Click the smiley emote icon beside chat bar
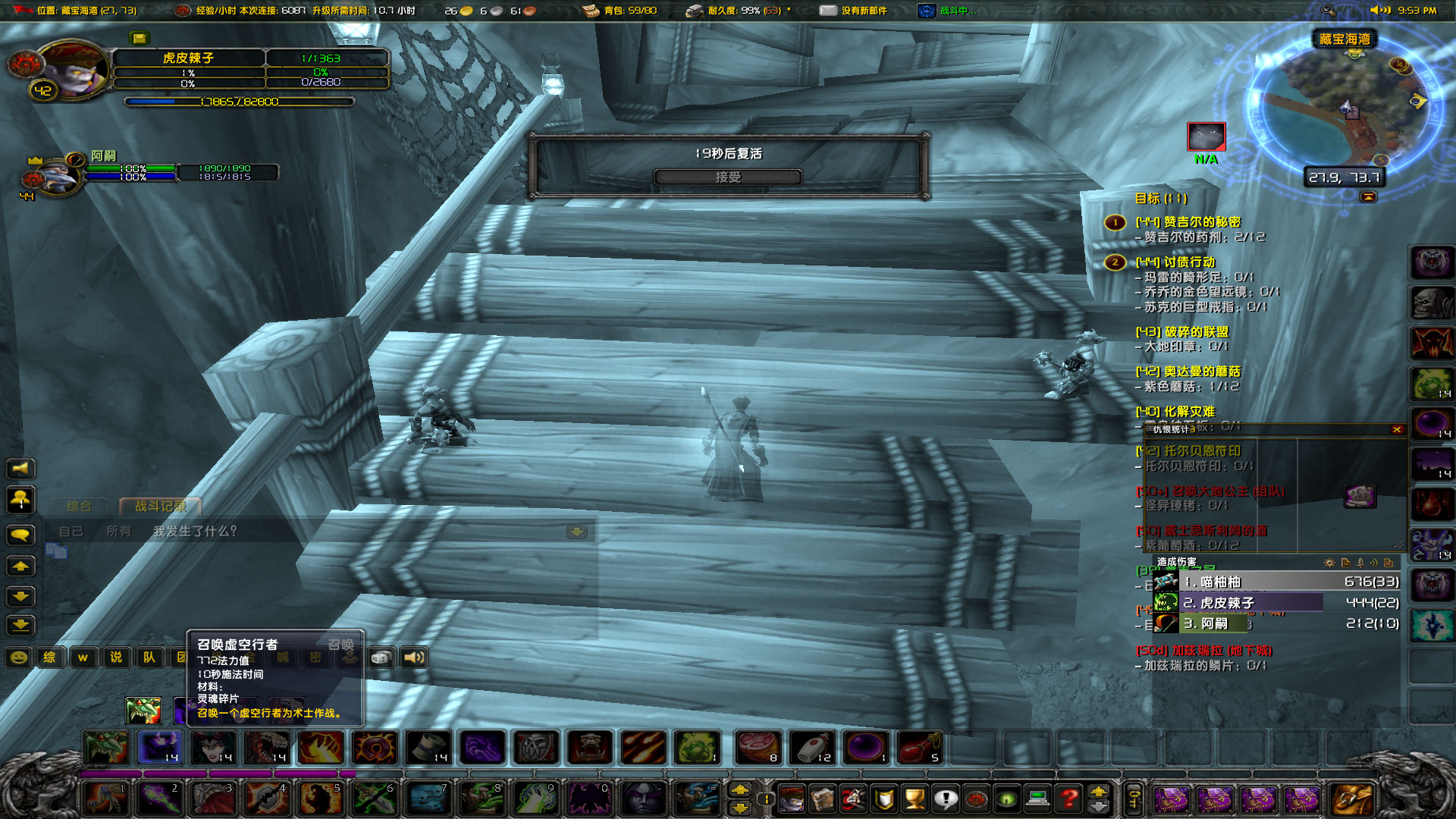This screenshot has width=1456, height=819. tap(17, 657)
